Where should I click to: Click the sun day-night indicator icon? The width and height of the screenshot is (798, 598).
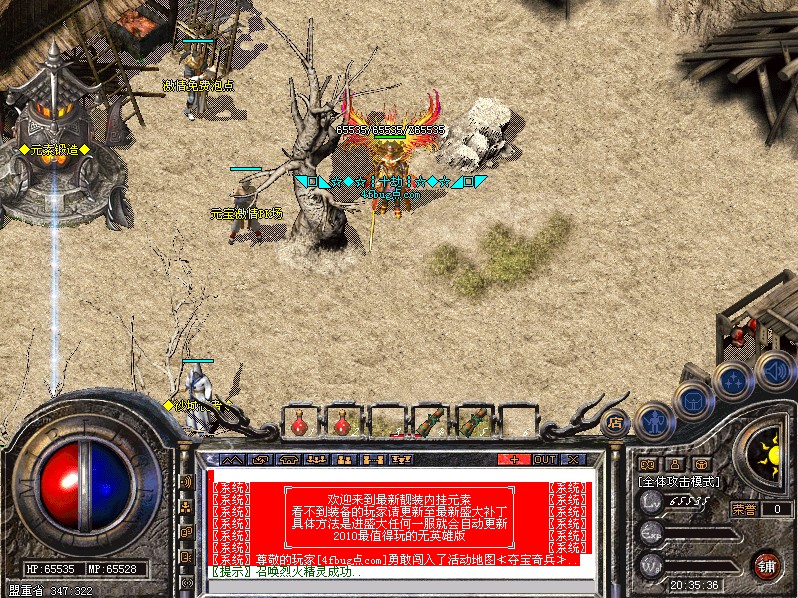(x=770, y=451)
